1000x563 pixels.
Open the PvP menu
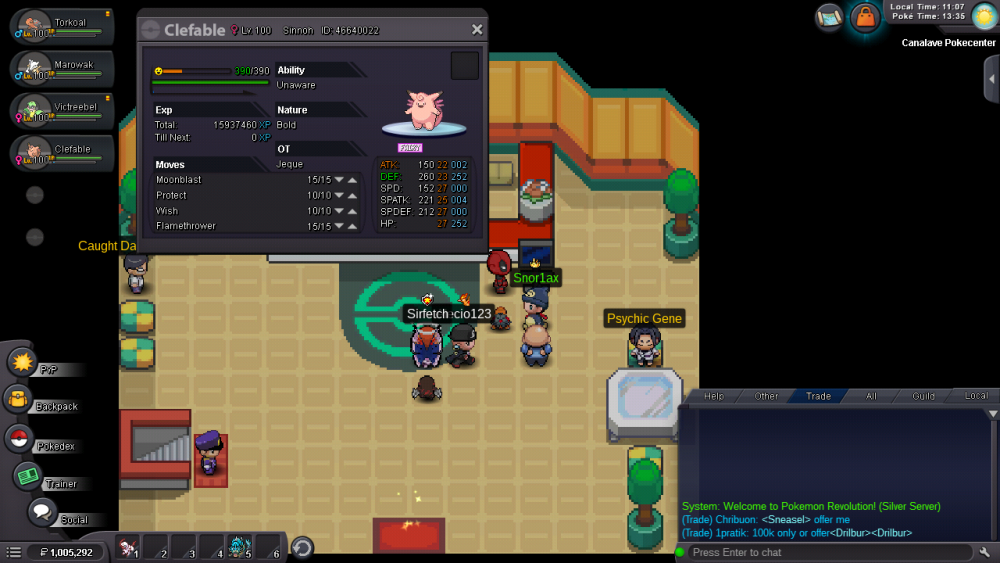23,363
